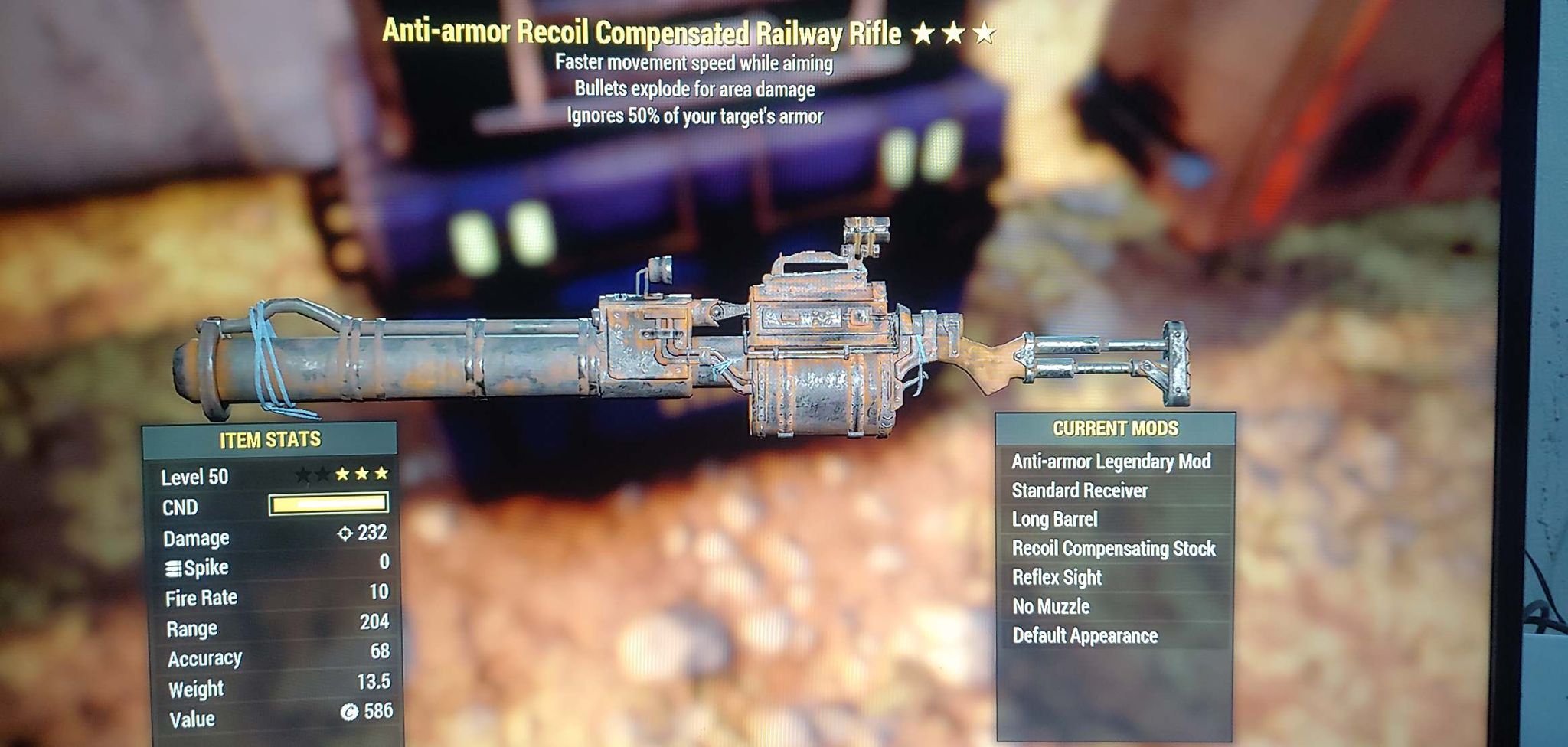This screenshot has width=1568, height=747.
Task: Choose the Standard Receiver mod
Action: (1080, 491)
